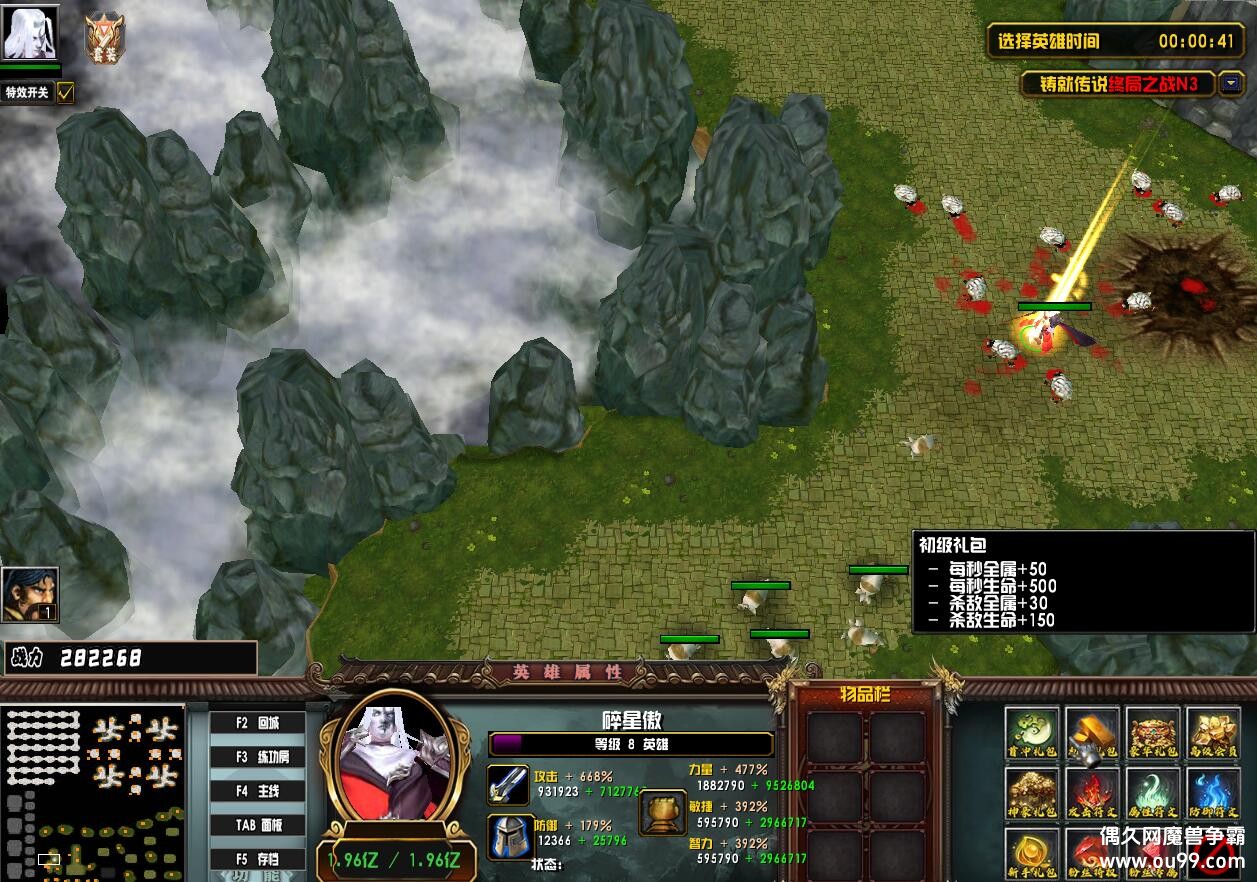Click on the minimap
The image size is (1257, 882).
93,792
